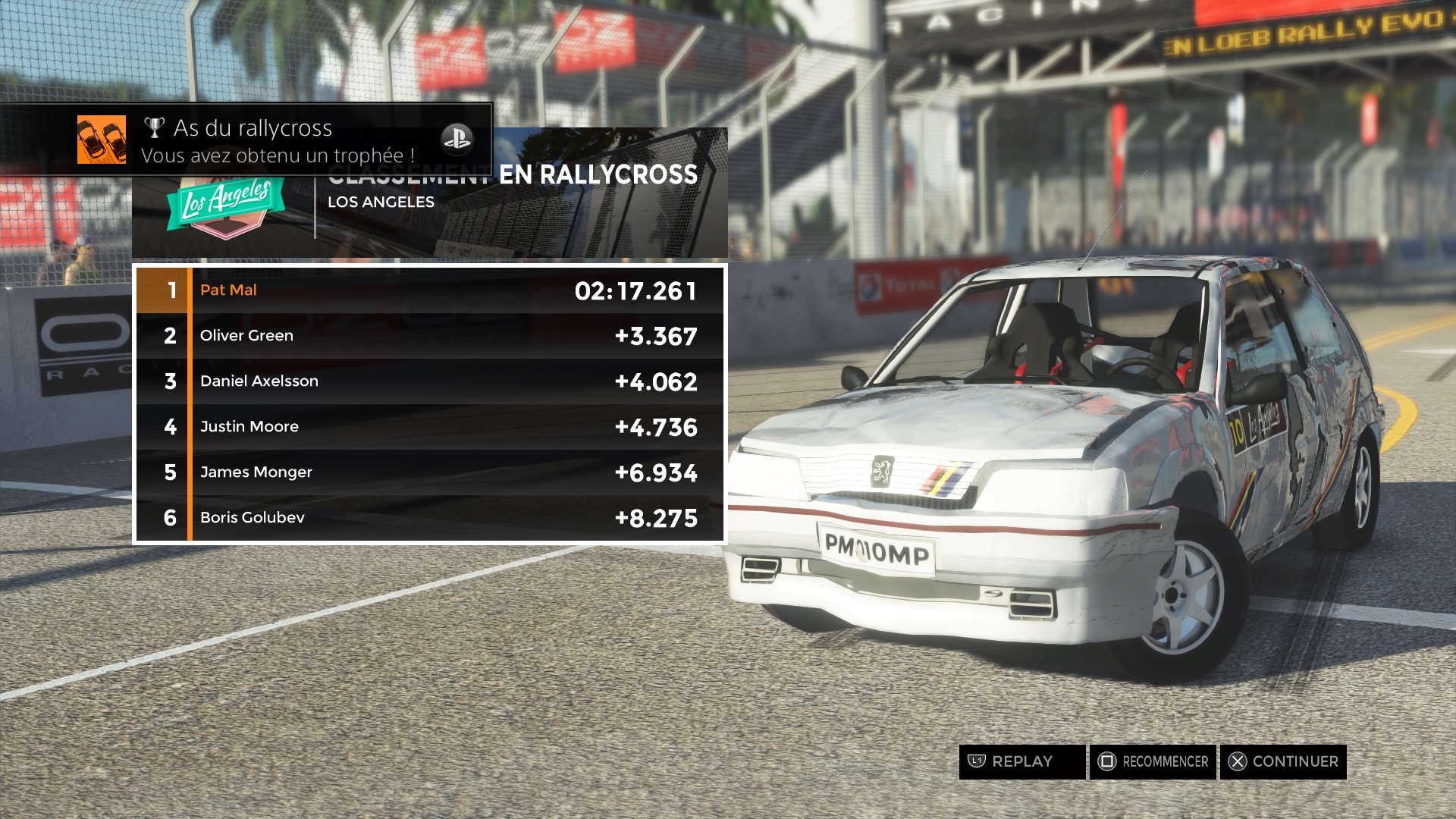
Task: Choose Daniel Axelsson in the standings
Action: tap(429, 381)
